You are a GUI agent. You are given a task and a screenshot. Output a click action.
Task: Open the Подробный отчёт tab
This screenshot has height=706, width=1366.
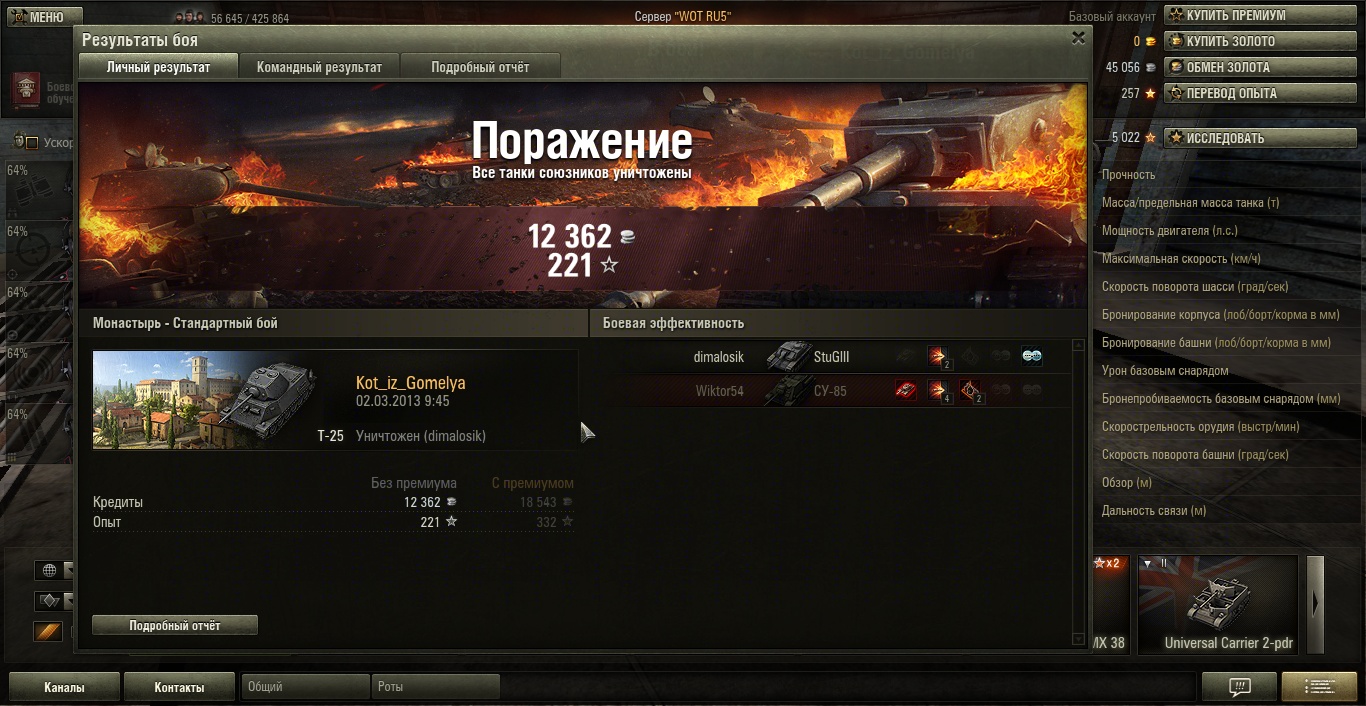[480, 67]
